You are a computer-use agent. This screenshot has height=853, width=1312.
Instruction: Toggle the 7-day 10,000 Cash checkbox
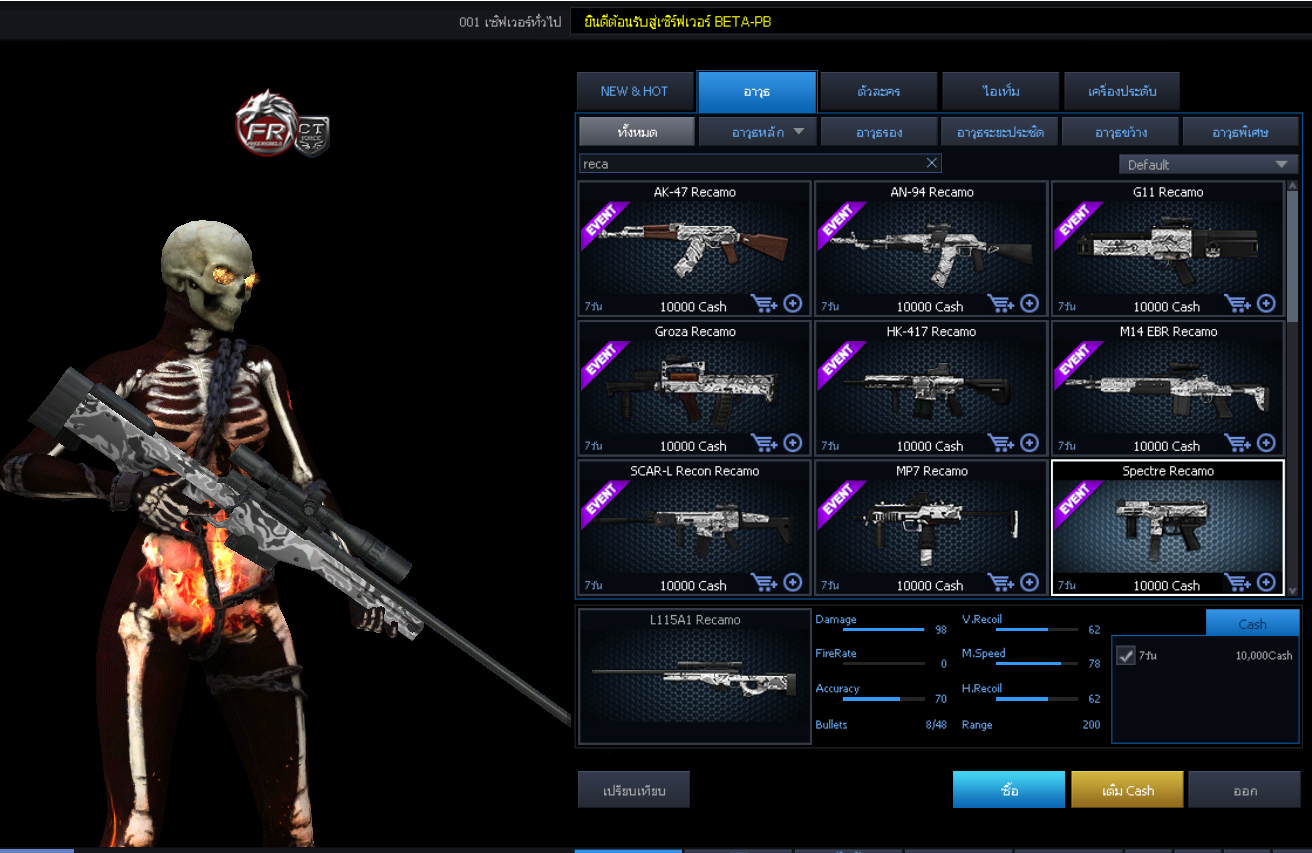coord(1125,655)
